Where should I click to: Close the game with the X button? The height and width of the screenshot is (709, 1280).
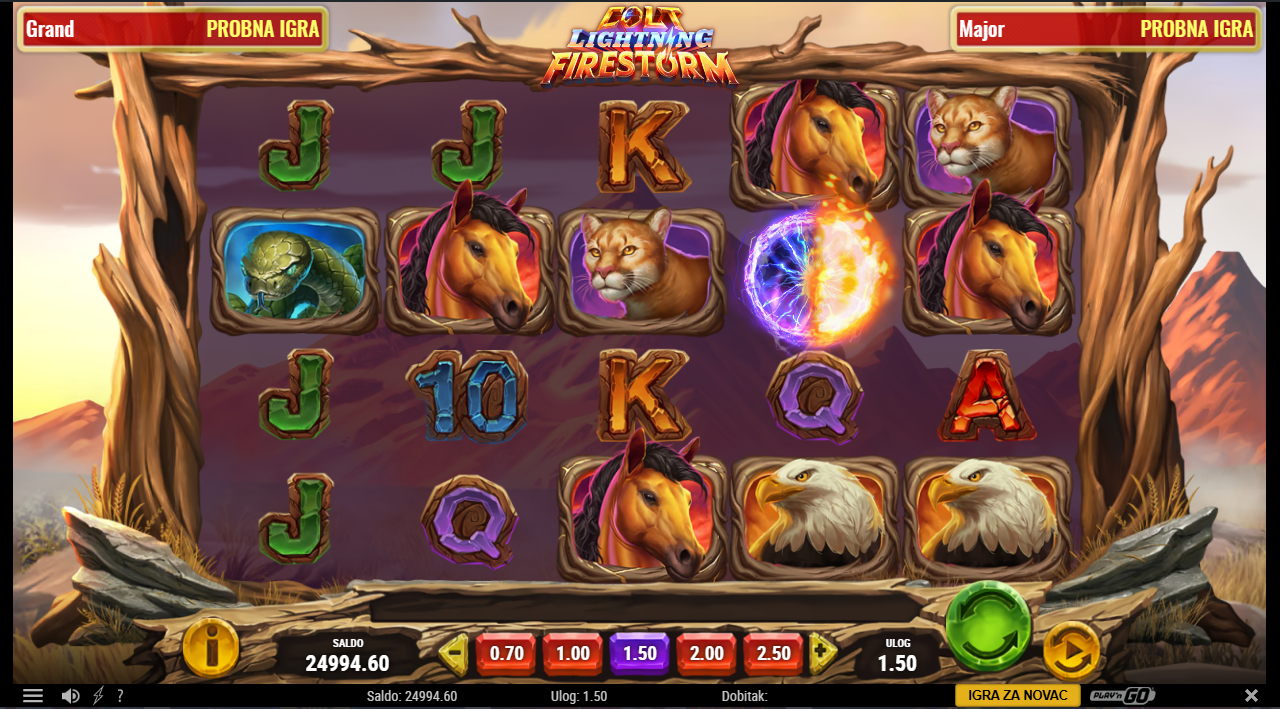(x=1251, y=696)
